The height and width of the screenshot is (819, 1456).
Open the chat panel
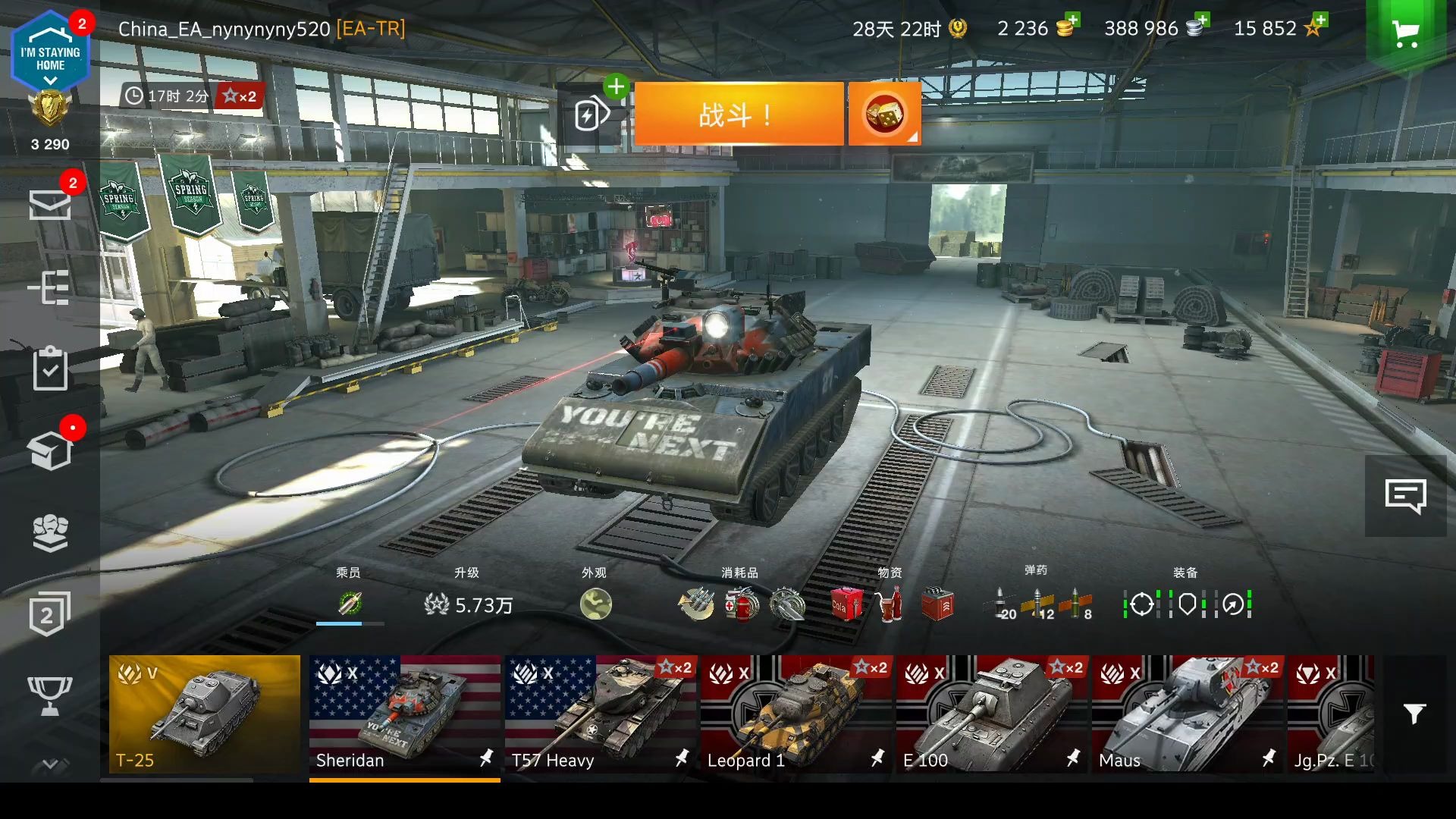click(x=1405, y=497)
